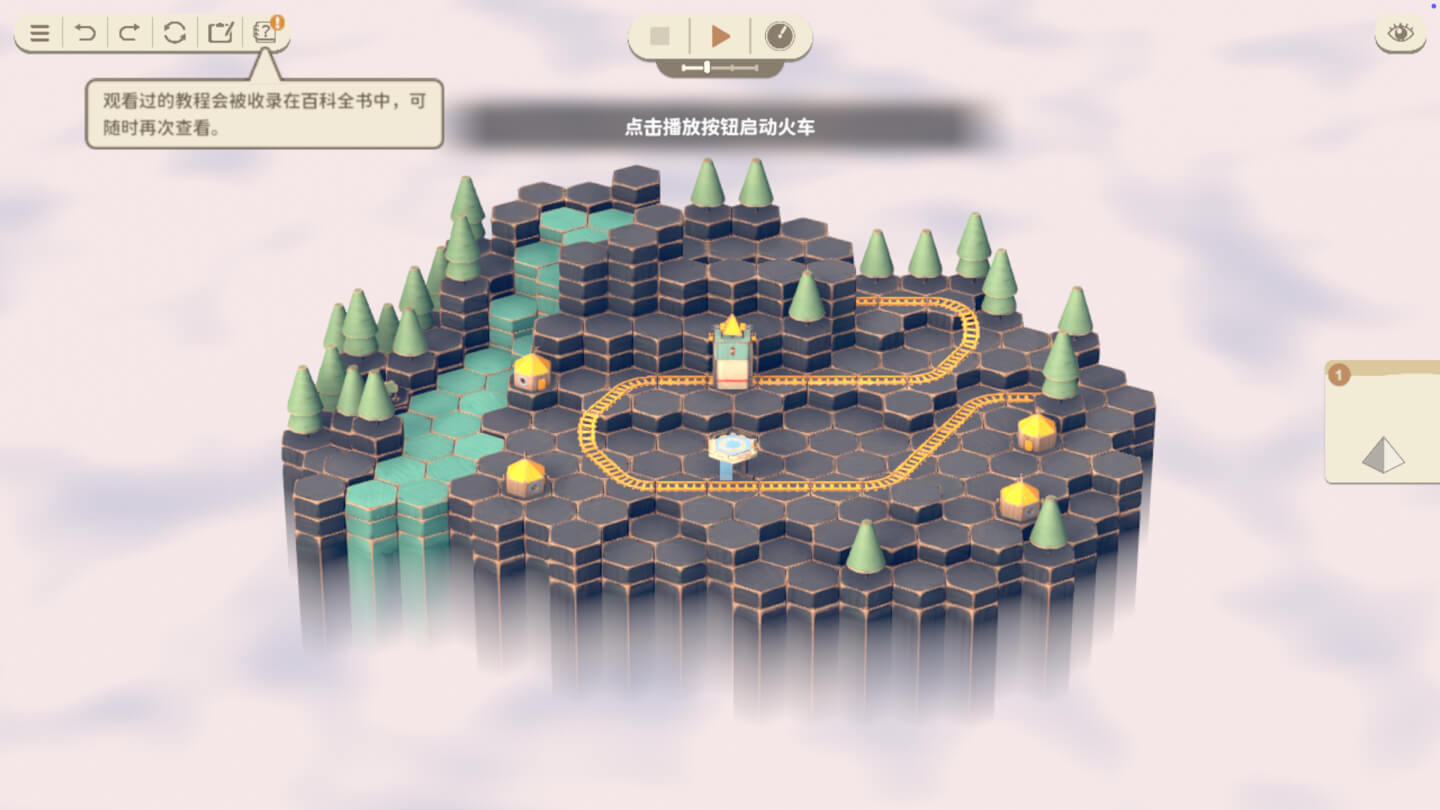Open the level editing clipboard tool
This screenshot has width=1440, height=810.
pyautogui.click(x=222, y=33)
